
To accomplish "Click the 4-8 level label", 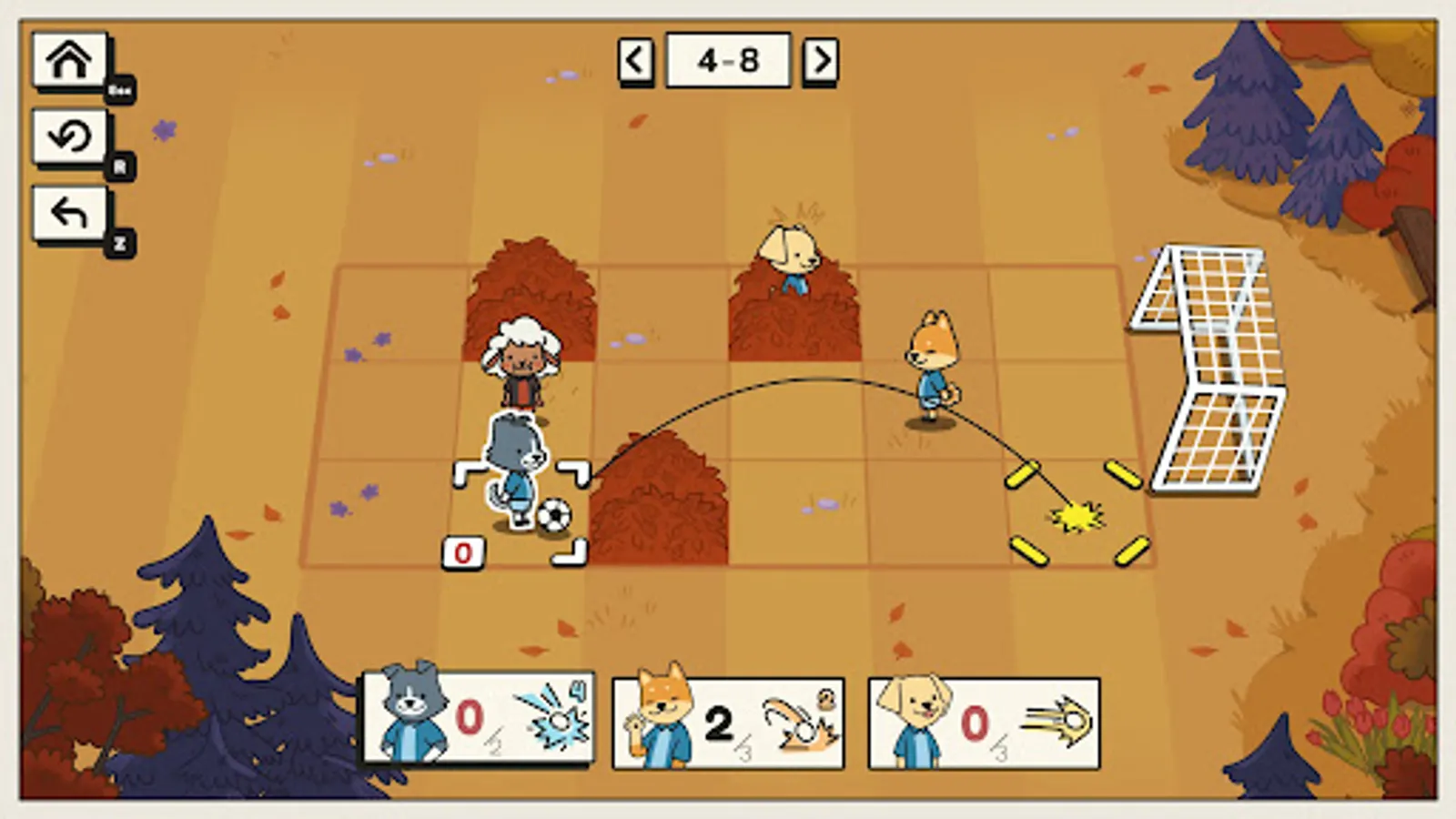I will pyautogui.click(x=728, y=58).
